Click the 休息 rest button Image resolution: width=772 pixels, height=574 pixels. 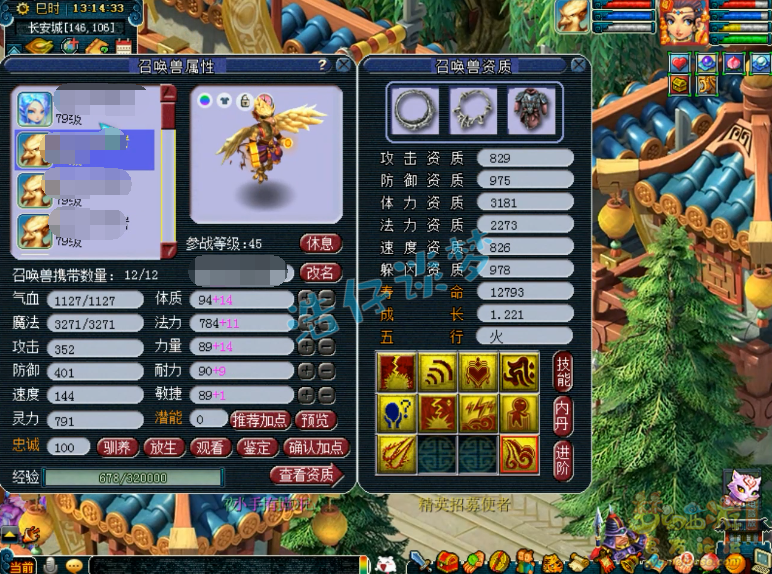point(320,244)
